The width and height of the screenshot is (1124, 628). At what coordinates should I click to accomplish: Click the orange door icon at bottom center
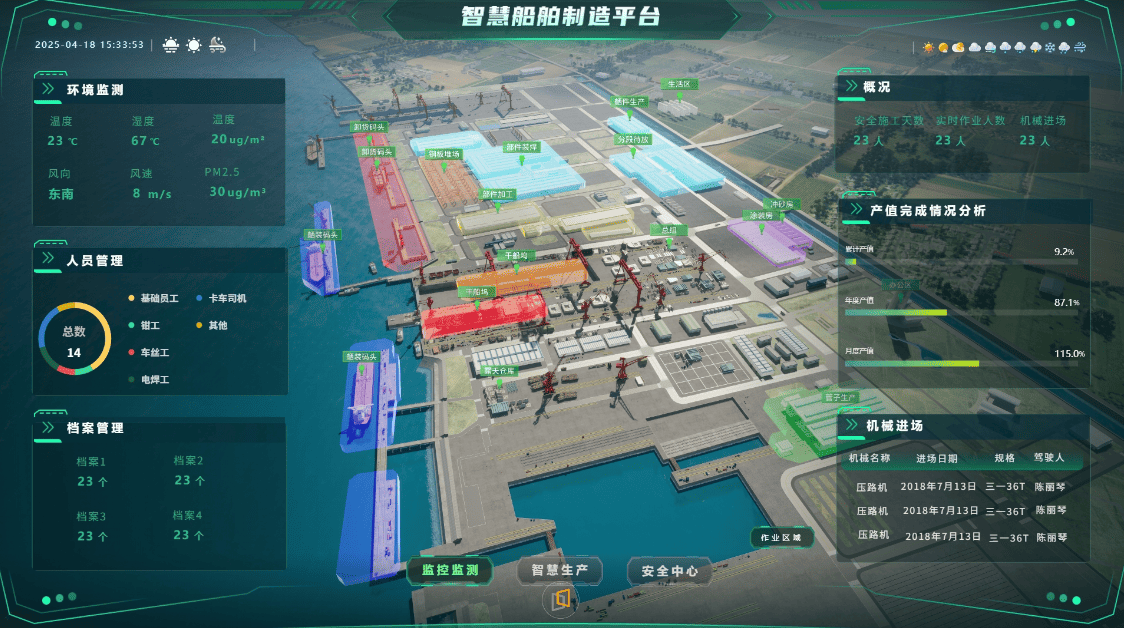tap(561, 598)
